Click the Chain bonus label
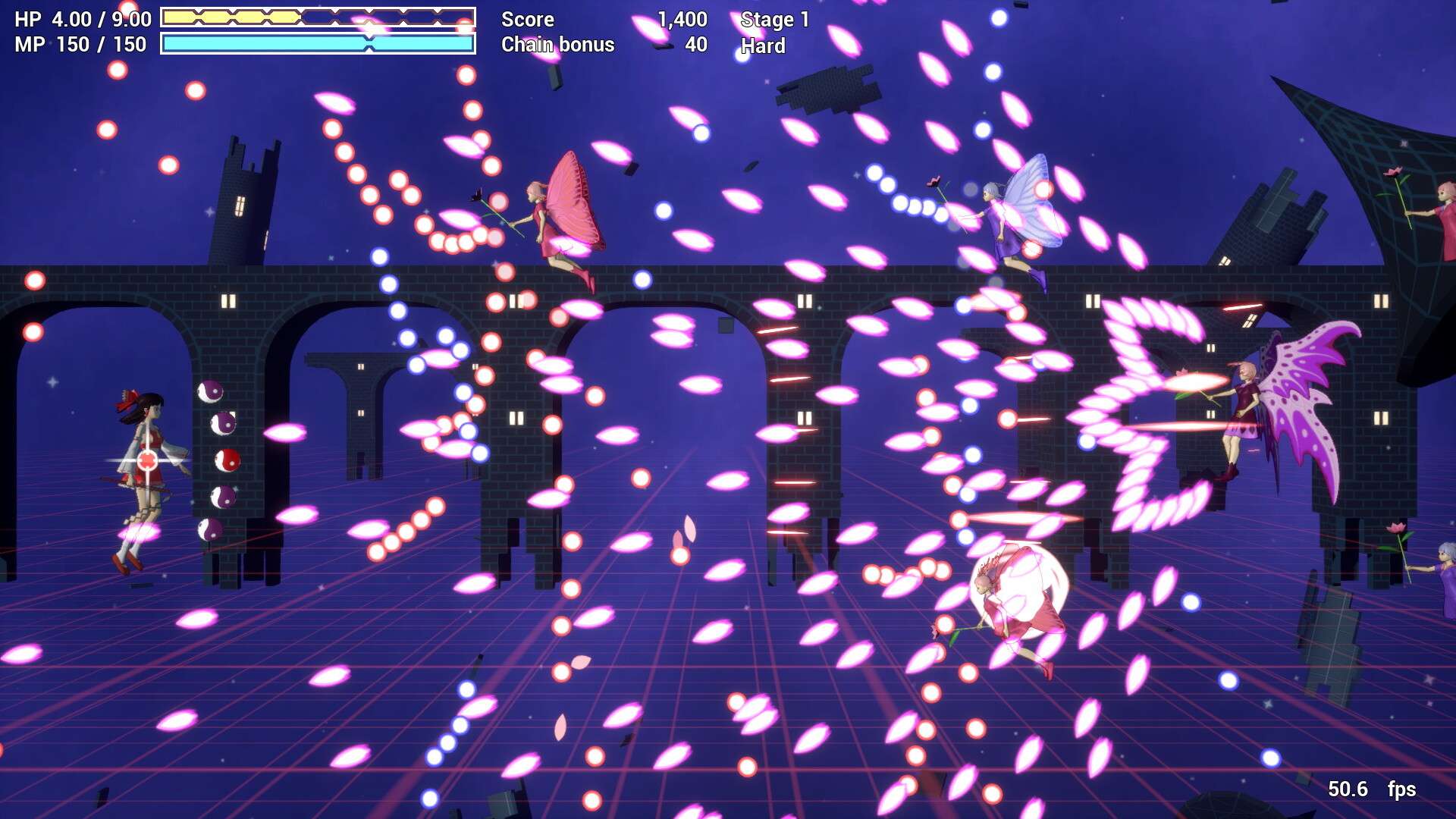The image size is (1456, 819). click(x=557, y=45)
